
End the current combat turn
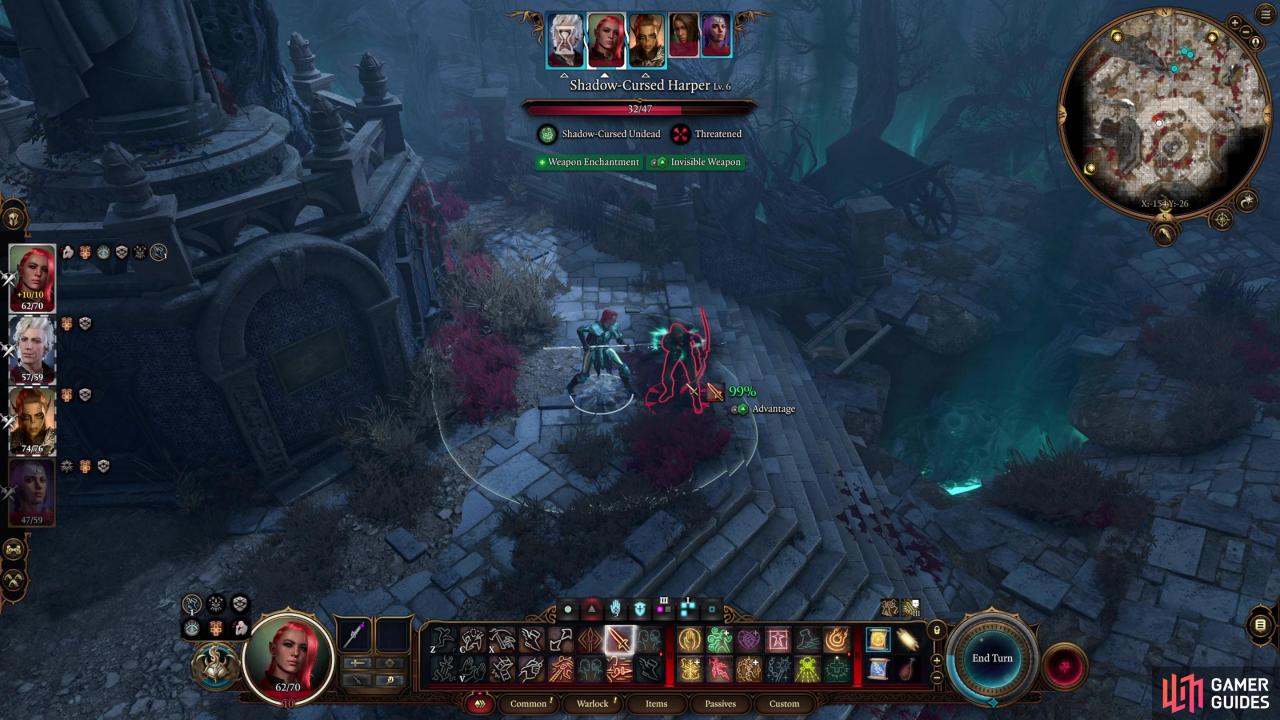coord(992,658)
